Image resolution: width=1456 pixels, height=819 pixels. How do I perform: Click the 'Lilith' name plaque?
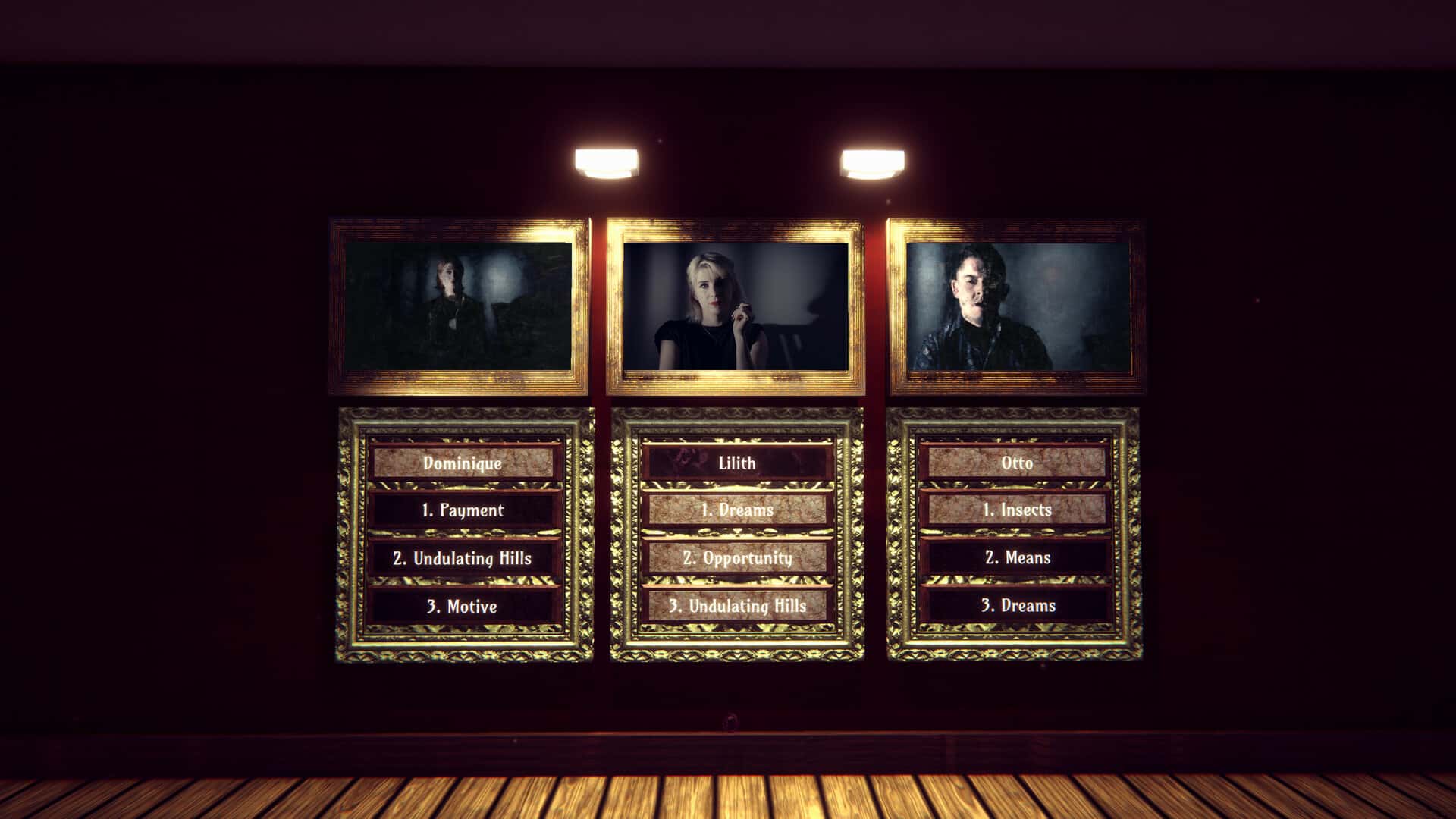tap(737, 463)
